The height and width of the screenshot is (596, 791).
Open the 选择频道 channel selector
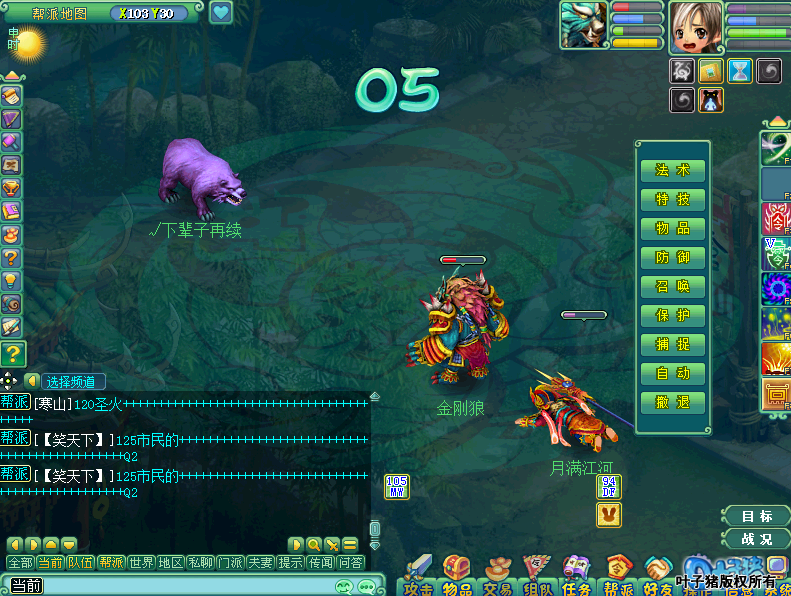(x=71, y=381)
